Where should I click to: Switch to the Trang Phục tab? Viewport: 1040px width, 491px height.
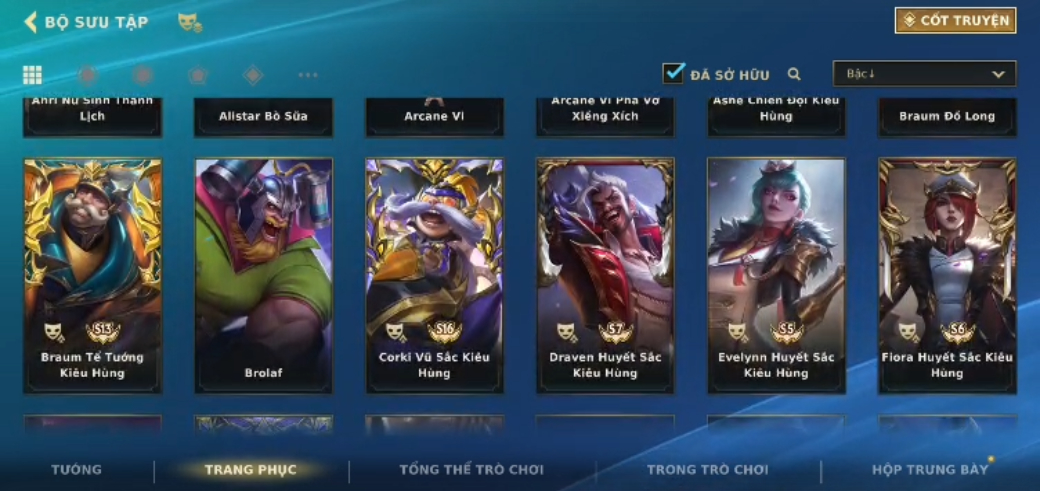(250, 470)
